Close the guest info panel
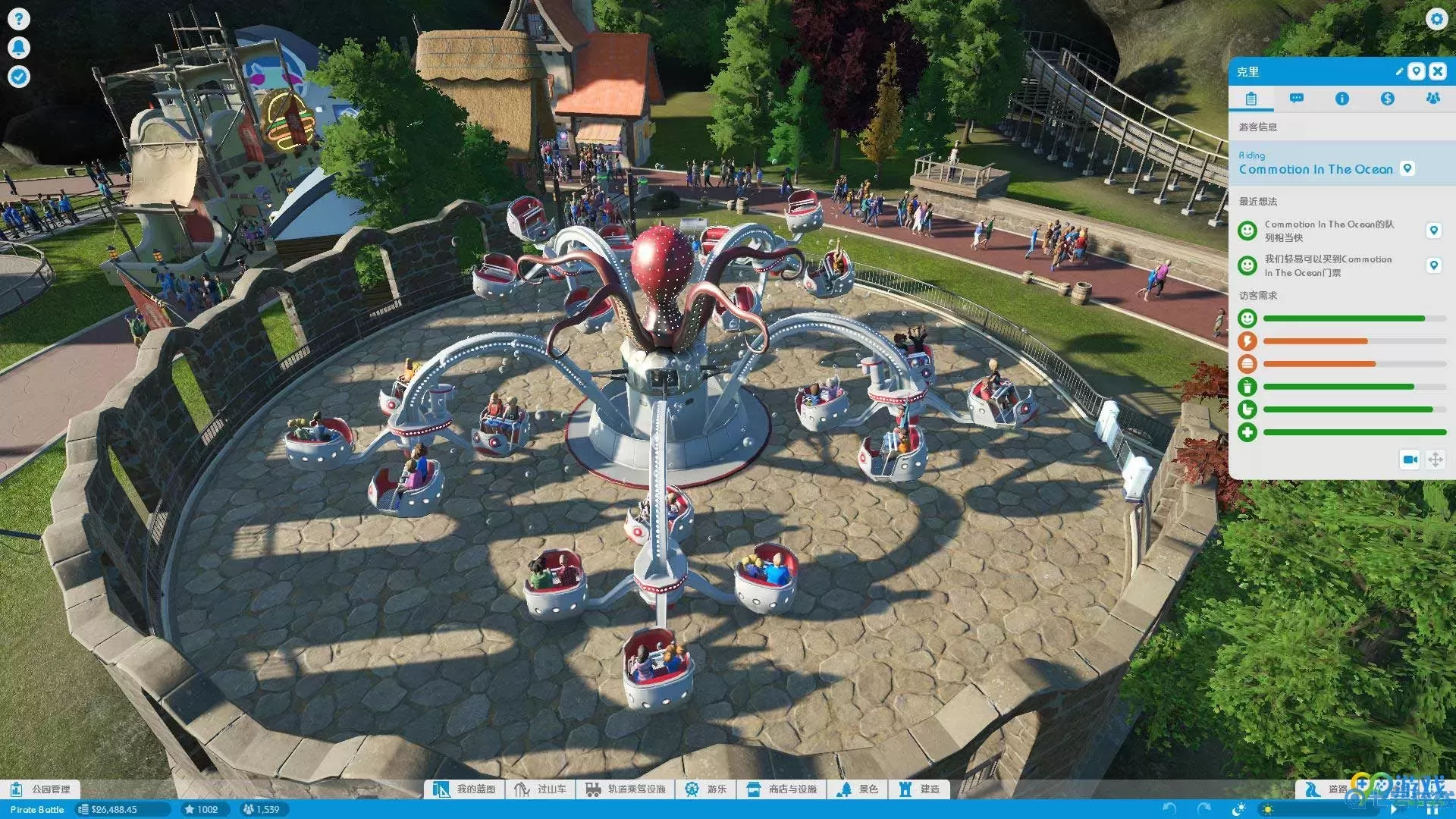Viewport: 1456px width, 819px height. [x=1437, y=71]
